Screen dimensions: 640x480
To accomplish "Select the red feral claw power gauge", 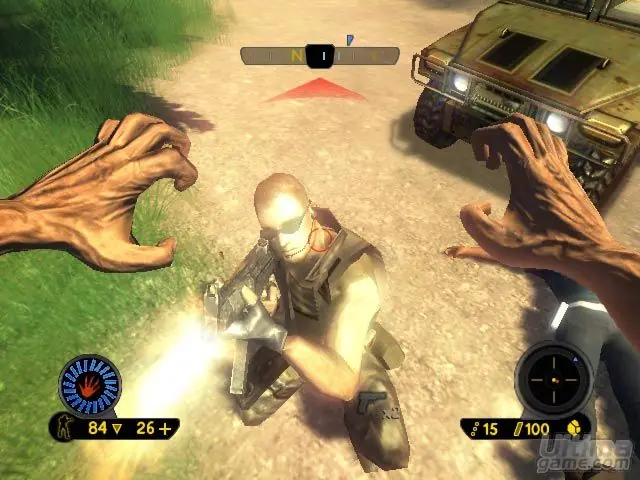I will [90, 384].
